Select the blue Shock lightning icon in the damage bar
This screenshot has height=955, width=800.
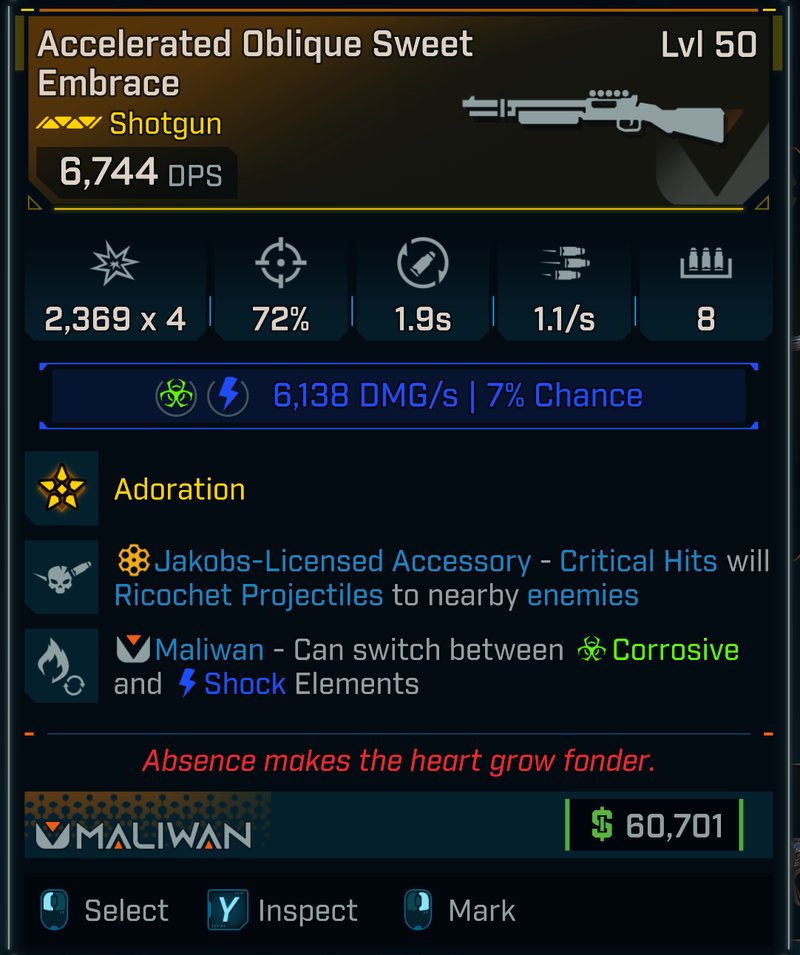[228, 396]
